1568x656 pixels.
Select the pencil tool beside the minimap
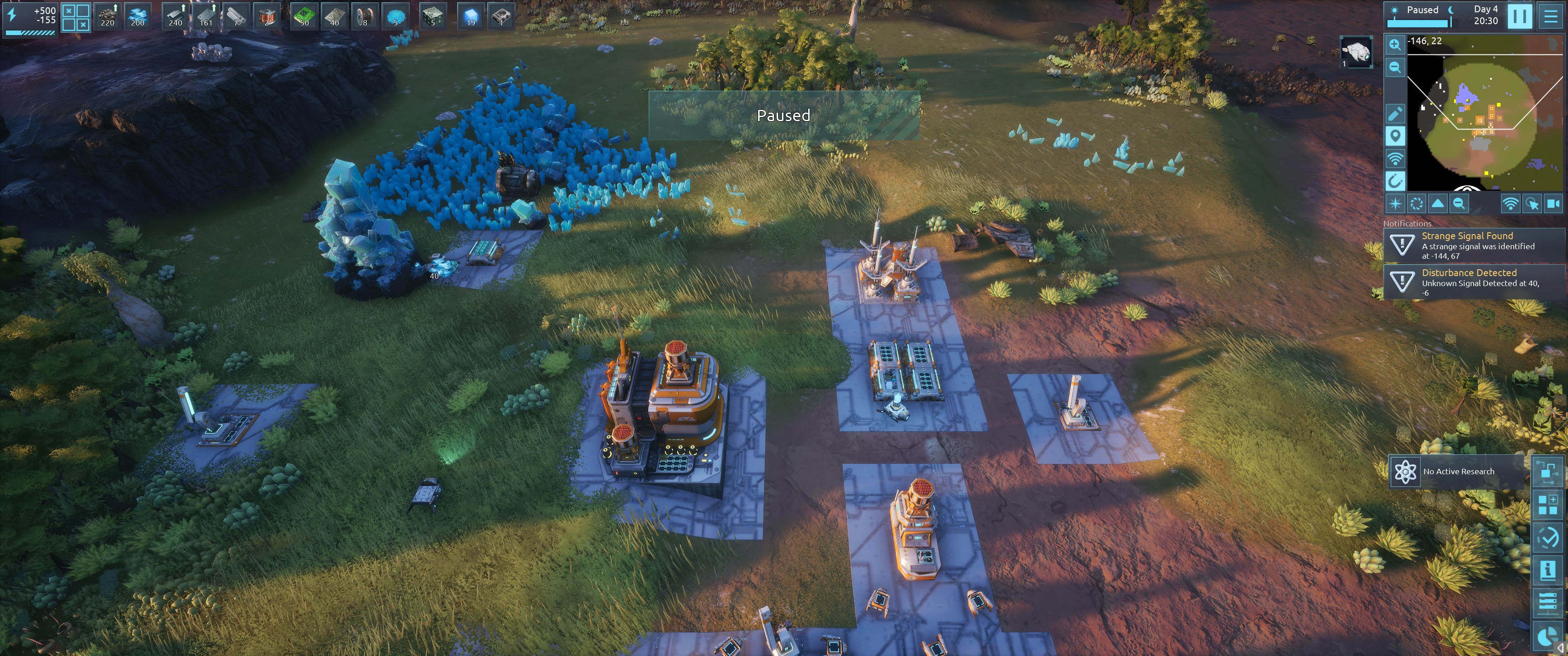(x=1394, y=114)
